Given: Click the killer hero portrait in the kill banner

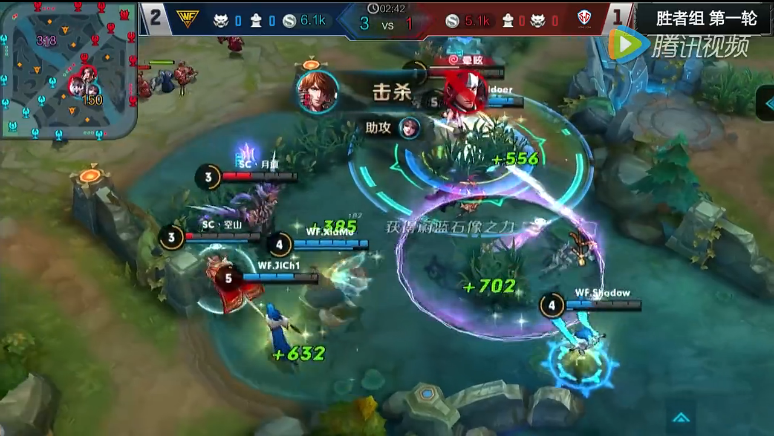Looking at the screenshot, I should coord(316,91).
